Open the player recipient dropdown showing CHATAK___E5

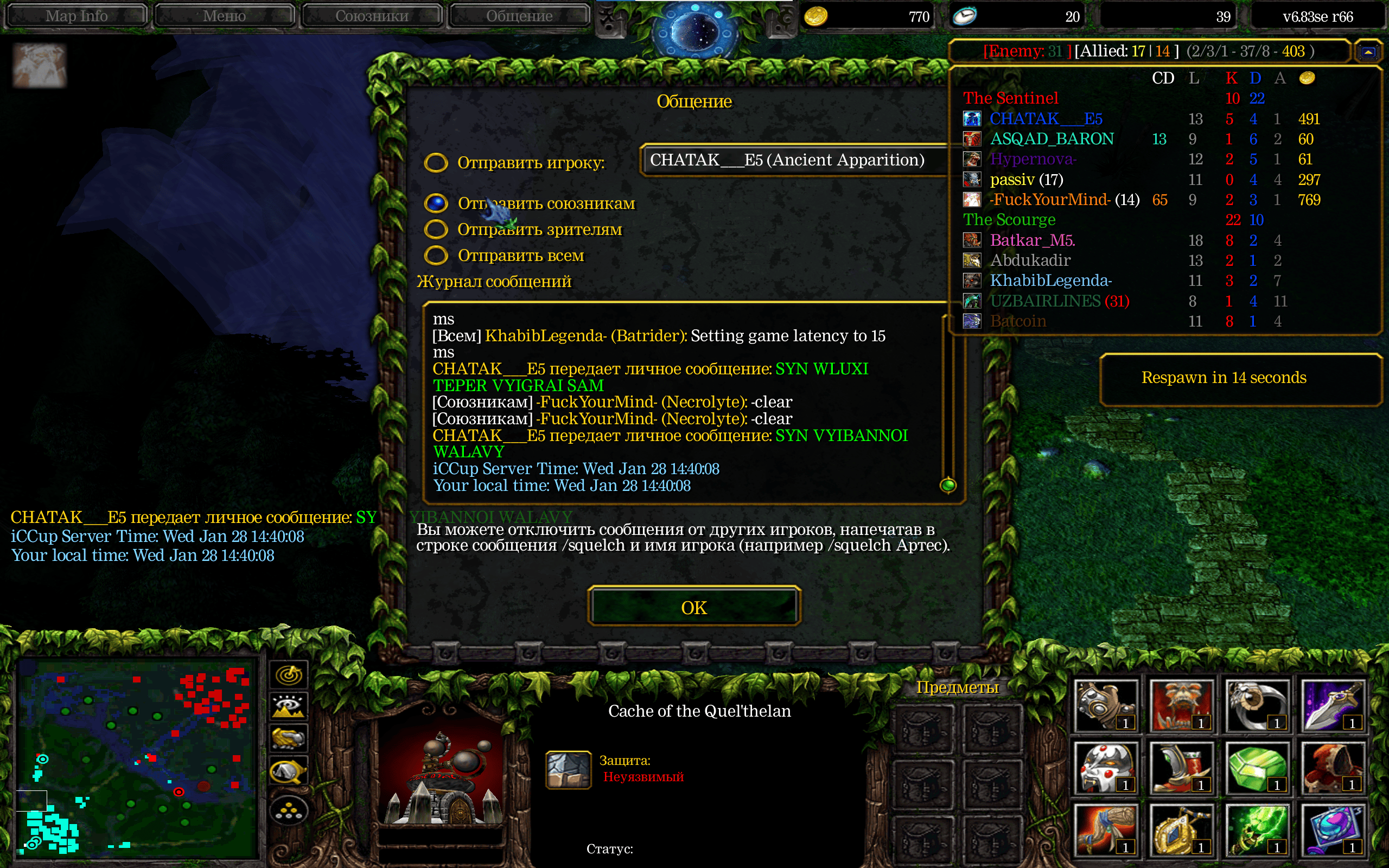click(792, 159)
